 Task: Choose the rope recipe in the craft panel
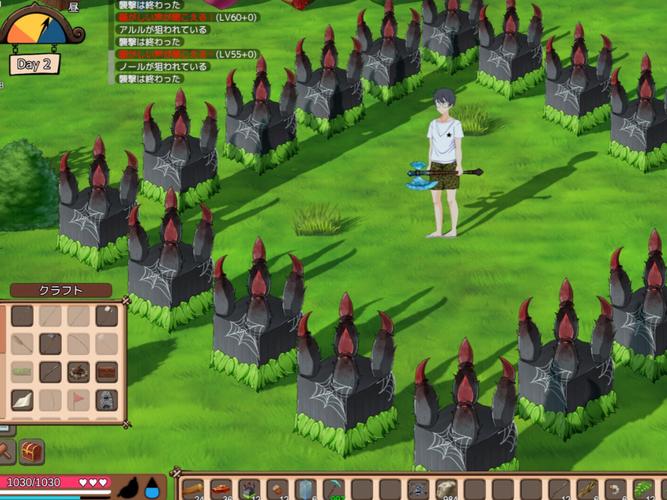pos(22,372)
